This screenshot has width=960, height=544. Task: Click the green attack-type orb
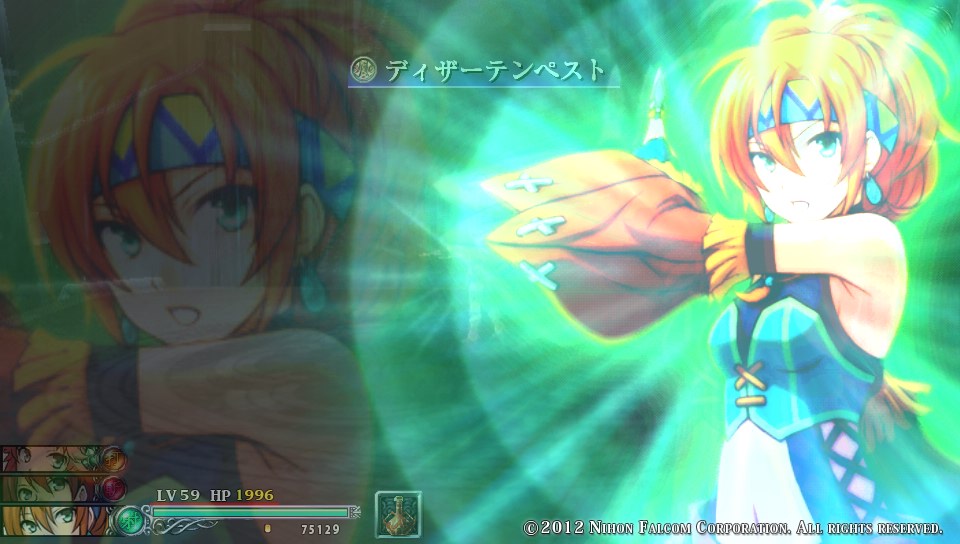130,520
